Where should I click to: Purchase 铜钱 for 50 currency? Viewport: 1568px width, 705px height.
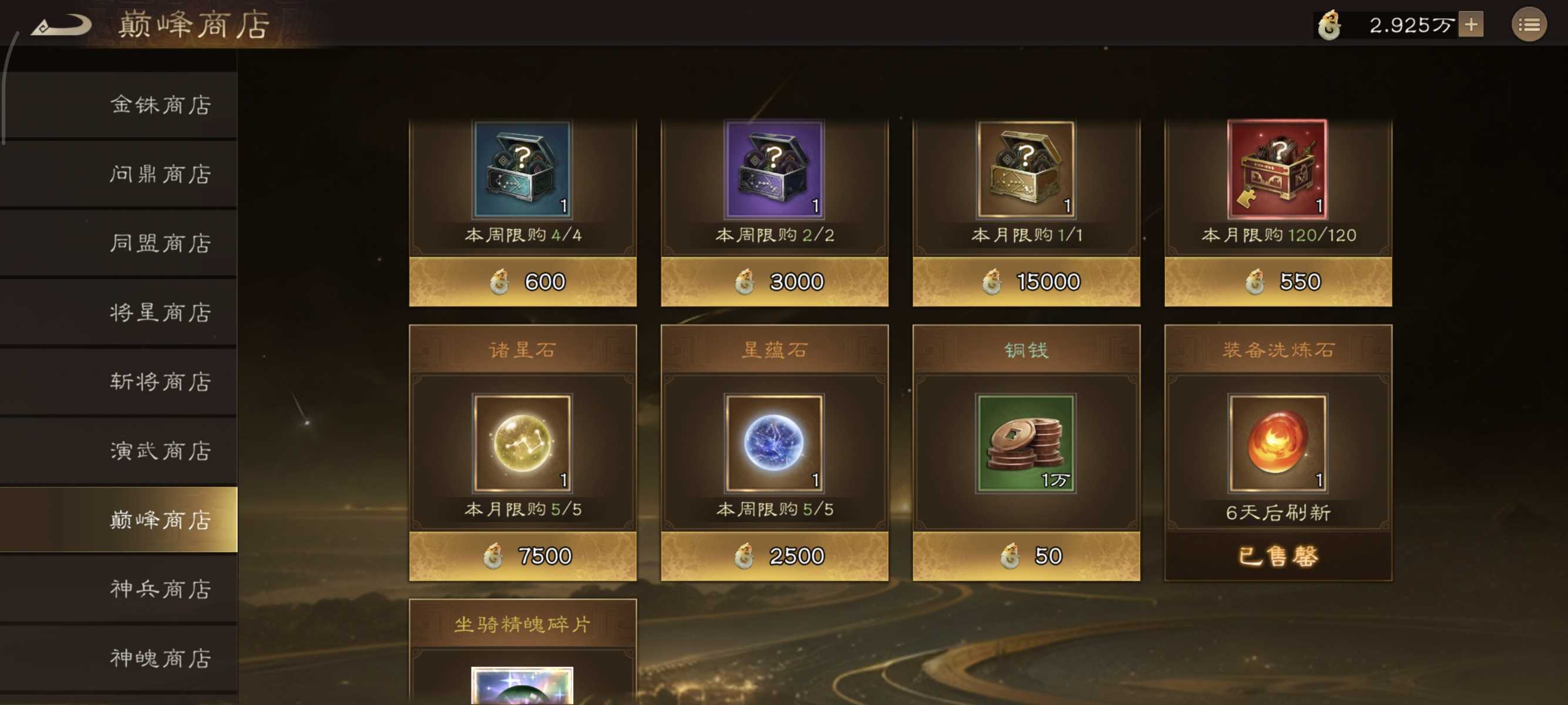point(1027,555)
